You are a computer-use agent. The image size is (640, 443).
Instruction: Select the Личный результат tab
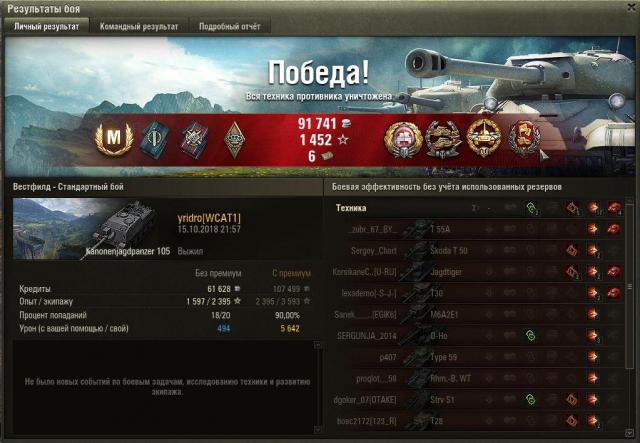pyautogui.click(x=46, y=27)
